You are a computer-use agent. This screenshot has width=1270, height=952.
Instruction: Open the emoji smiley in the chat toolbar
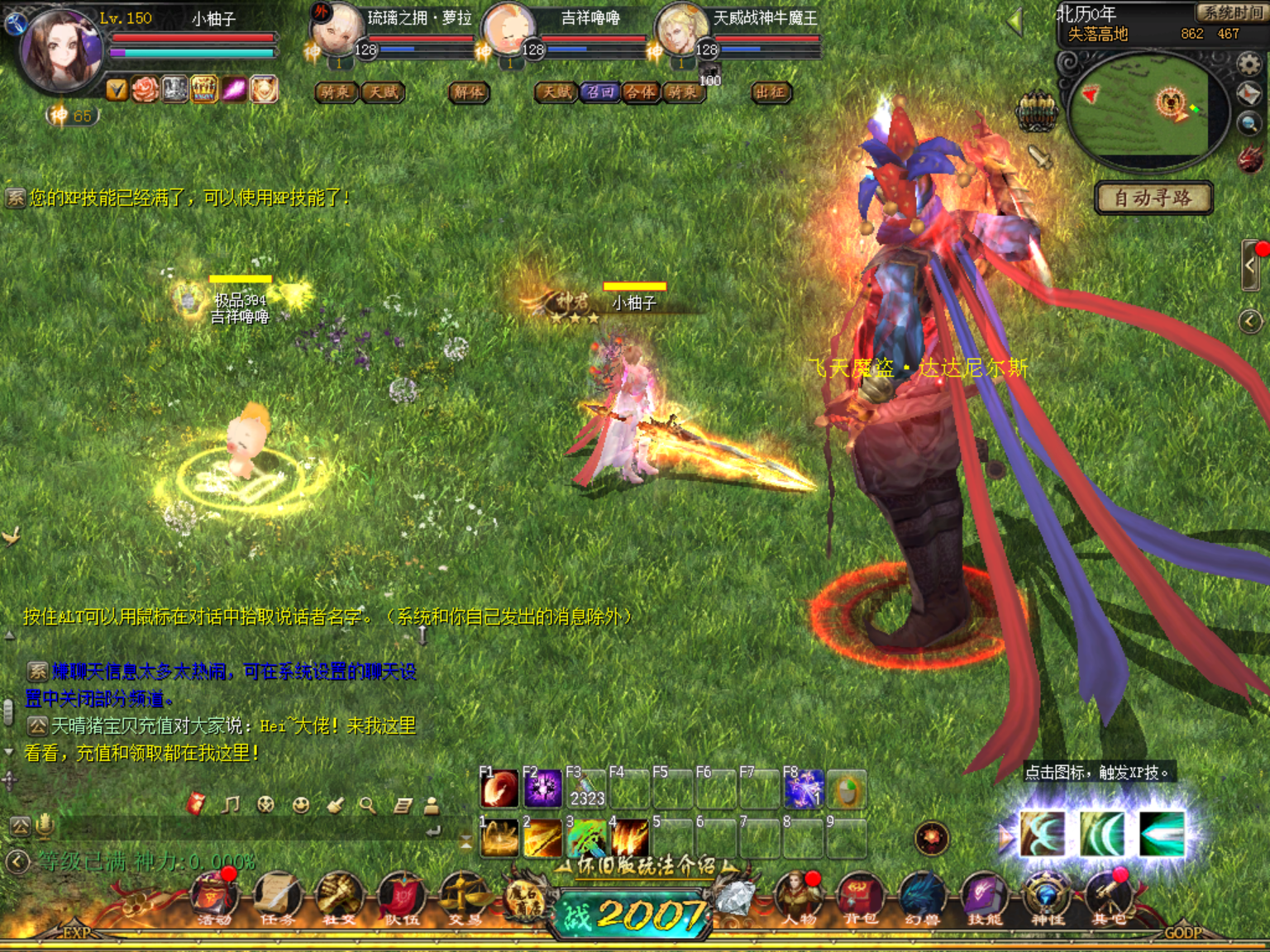tap(301, 805)
